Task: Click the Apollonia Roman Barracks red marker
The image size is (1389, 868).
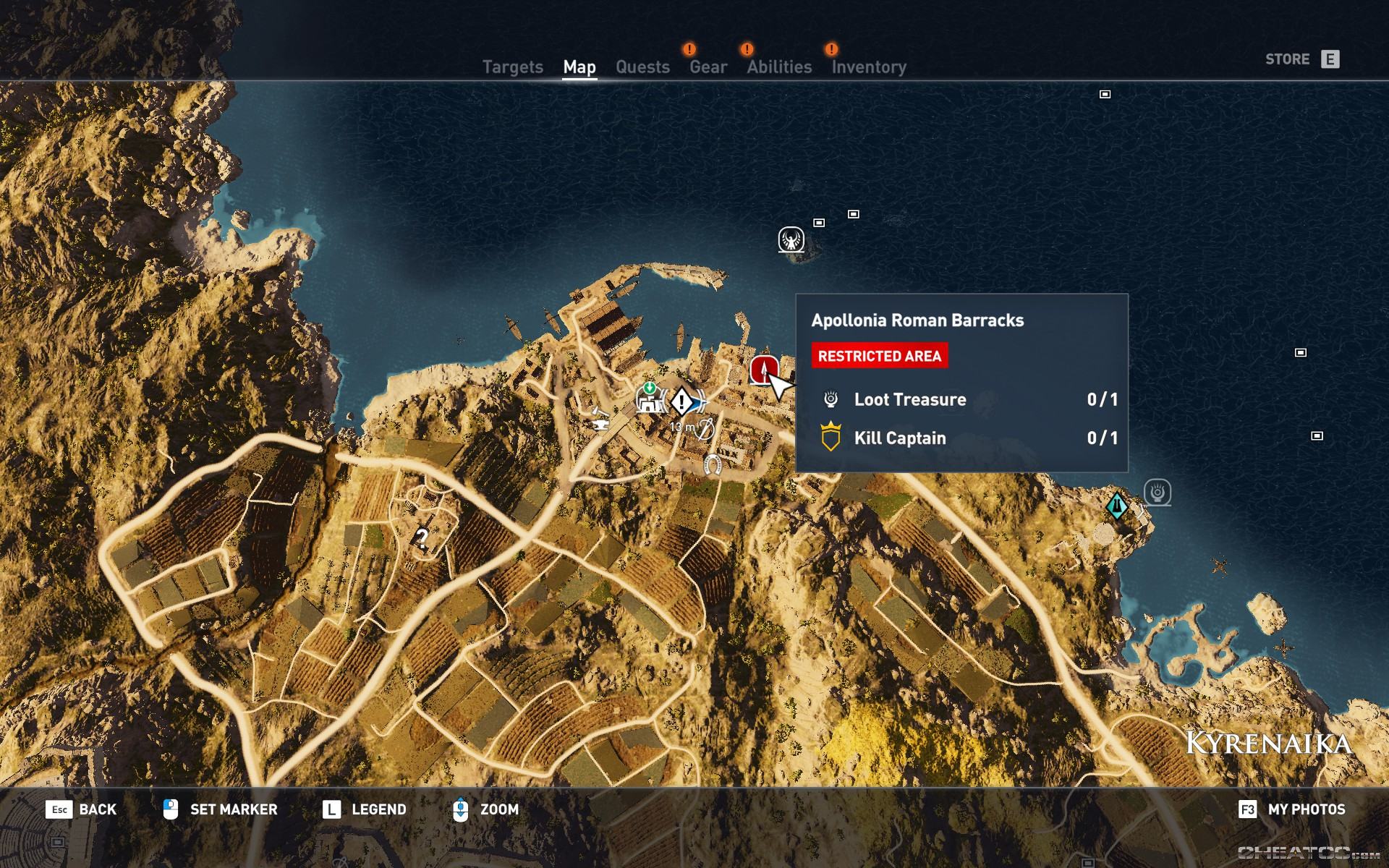Action: [x=763, y=371]
